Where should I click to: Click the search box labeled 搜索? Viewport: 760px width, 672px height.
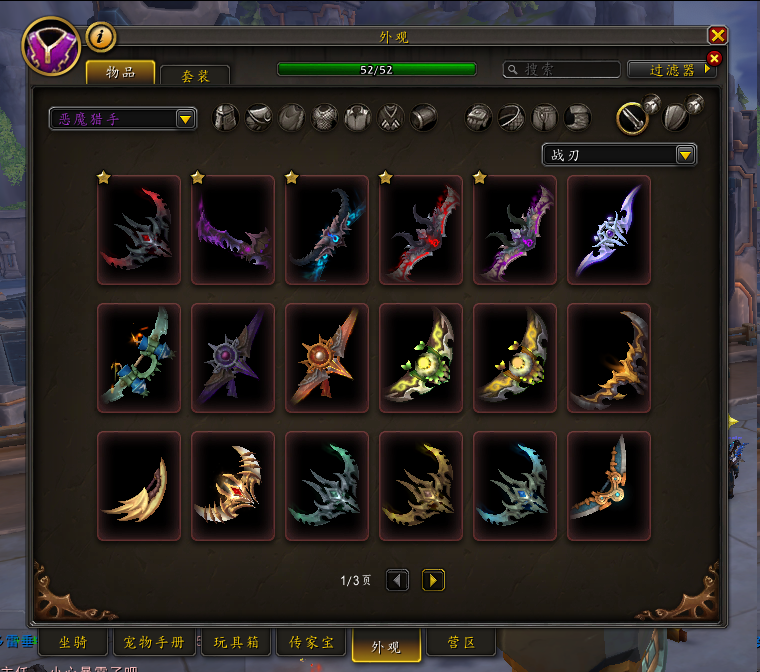(562, 69)
